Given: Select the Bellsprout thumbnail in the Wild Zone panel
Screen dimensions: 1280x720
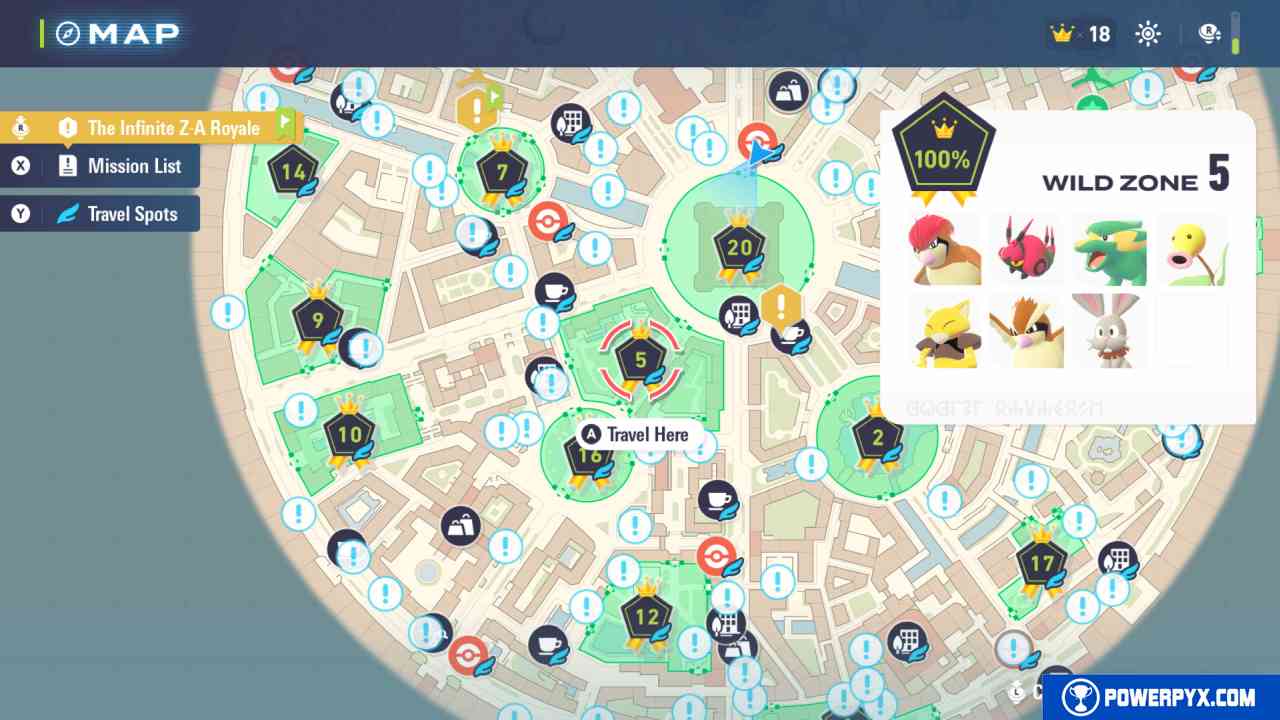Looking at the screenshot, I should point(1193,250).
